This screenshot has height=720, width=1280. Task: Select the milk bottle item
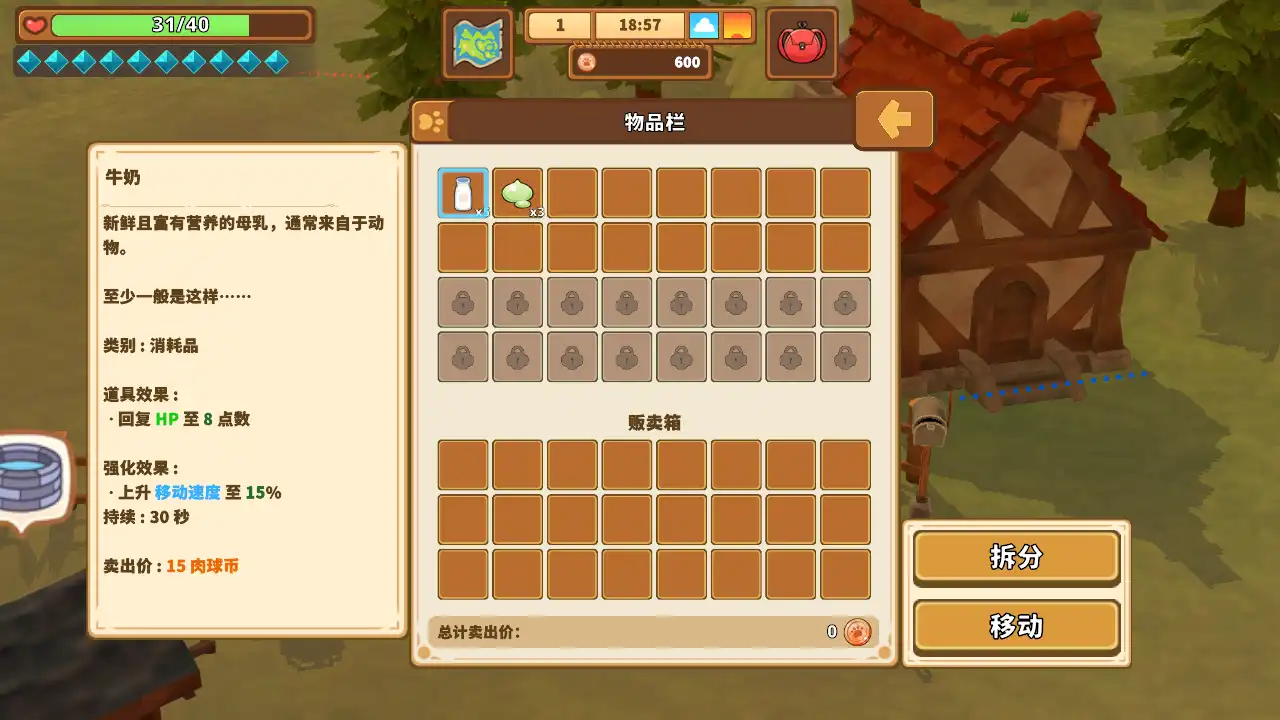pos(462,192)
